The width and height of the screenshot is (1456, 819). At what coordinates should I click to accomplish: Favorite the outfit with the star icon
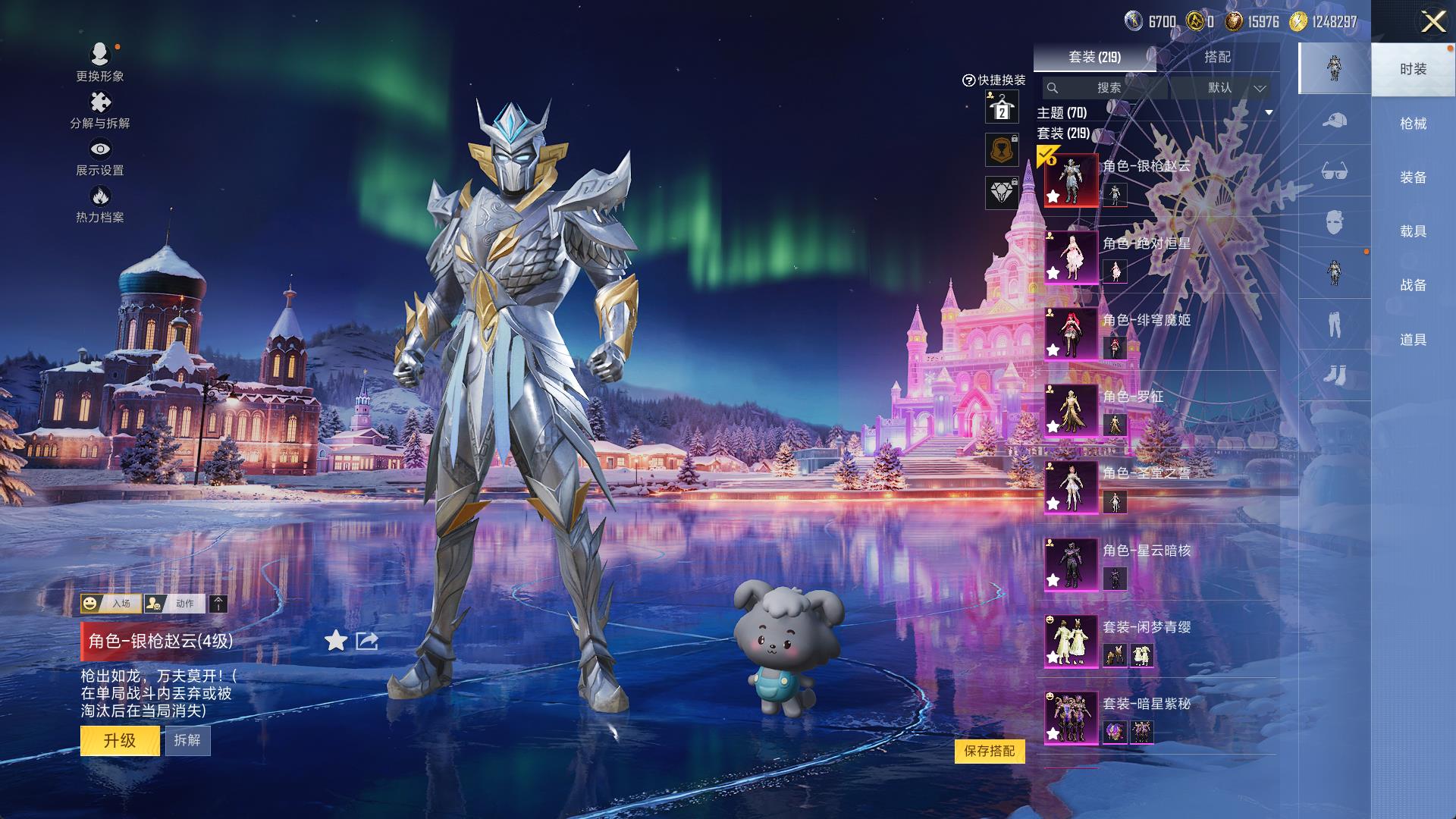335,642
